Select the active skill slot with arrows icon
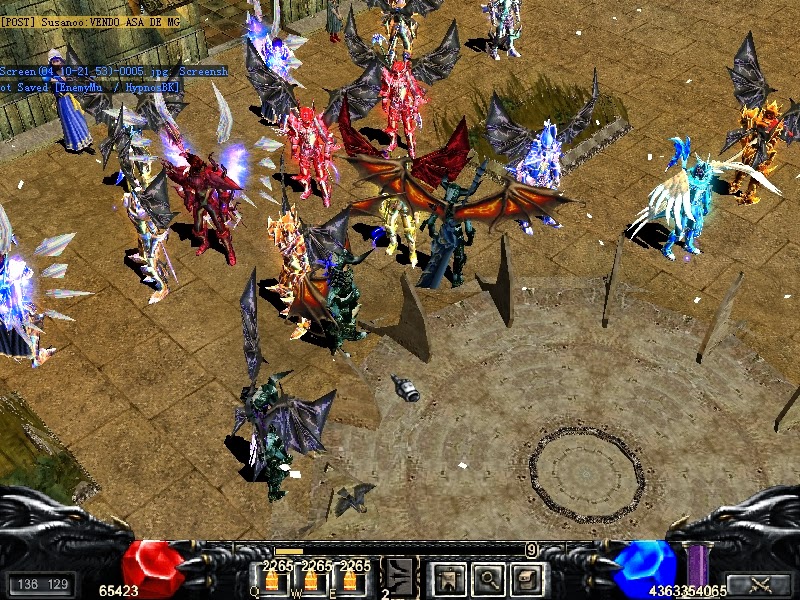 pyautogui.click(x=399, y=576)
